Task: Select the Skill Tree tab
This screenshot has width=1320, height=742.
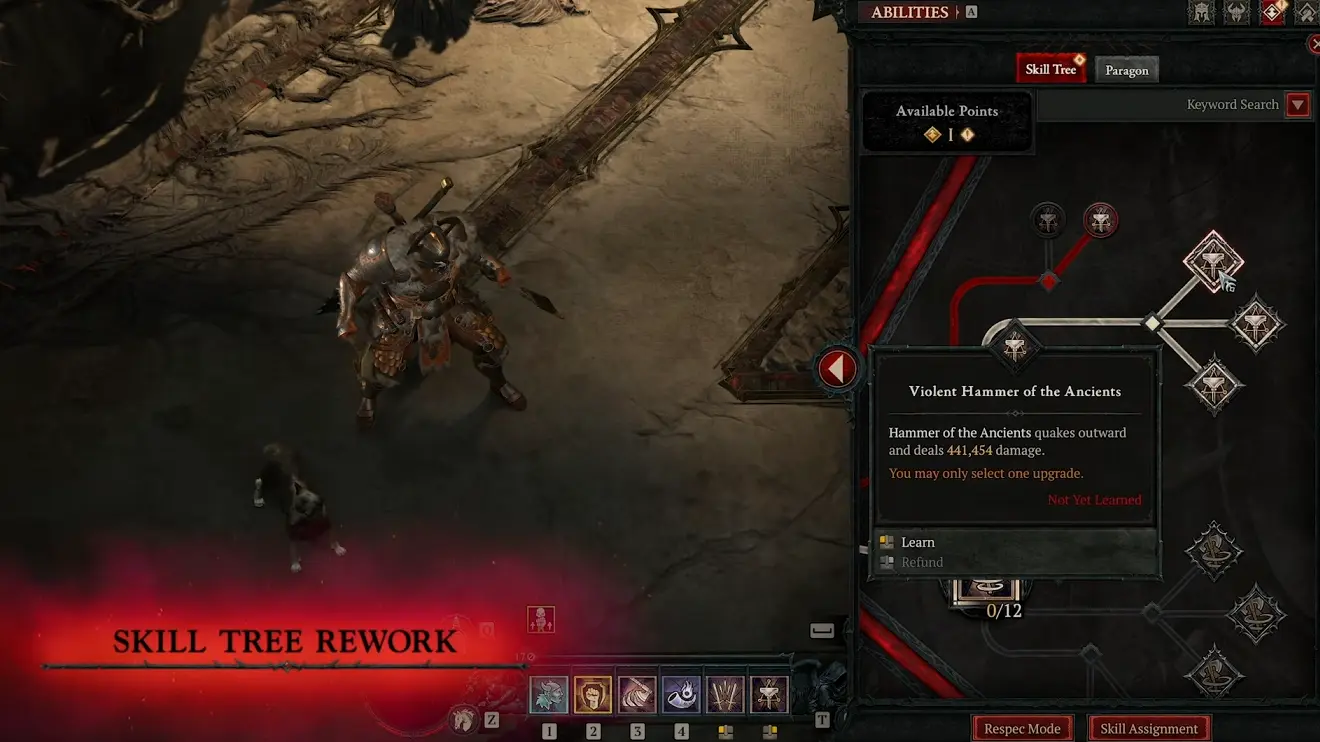Action: [1050, 69]
